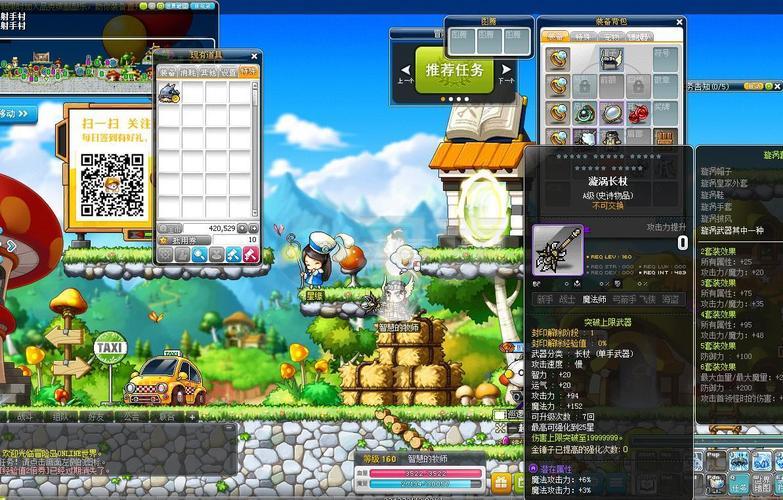The height and width of the screenshot is (500, 783).
Task: Close the item inventory window
Action: (x=254, y=56)
